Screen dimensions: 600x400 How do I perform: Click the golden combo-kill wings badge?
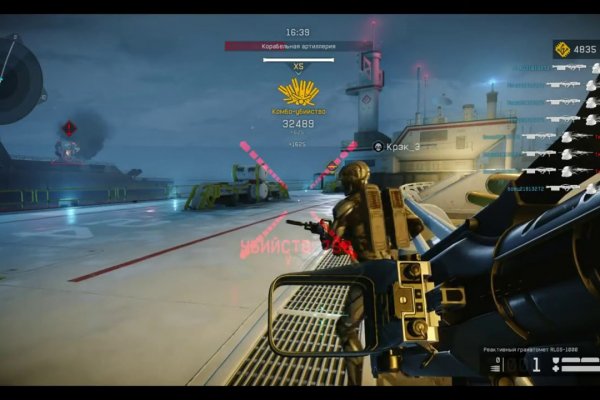tap(298, 94)
